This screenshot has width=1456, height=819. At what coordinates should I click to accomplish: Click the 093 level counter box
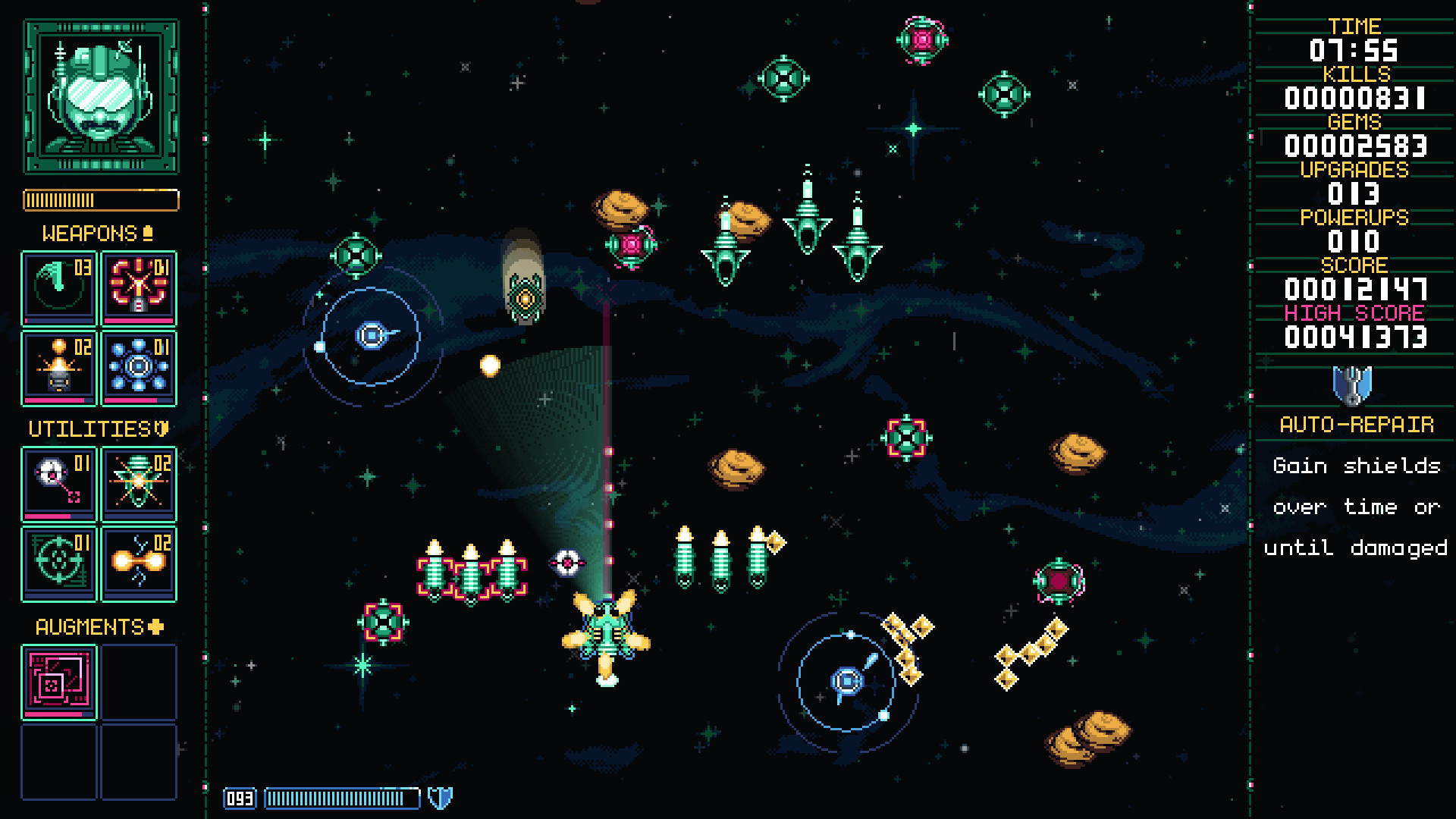click(239, 798)
